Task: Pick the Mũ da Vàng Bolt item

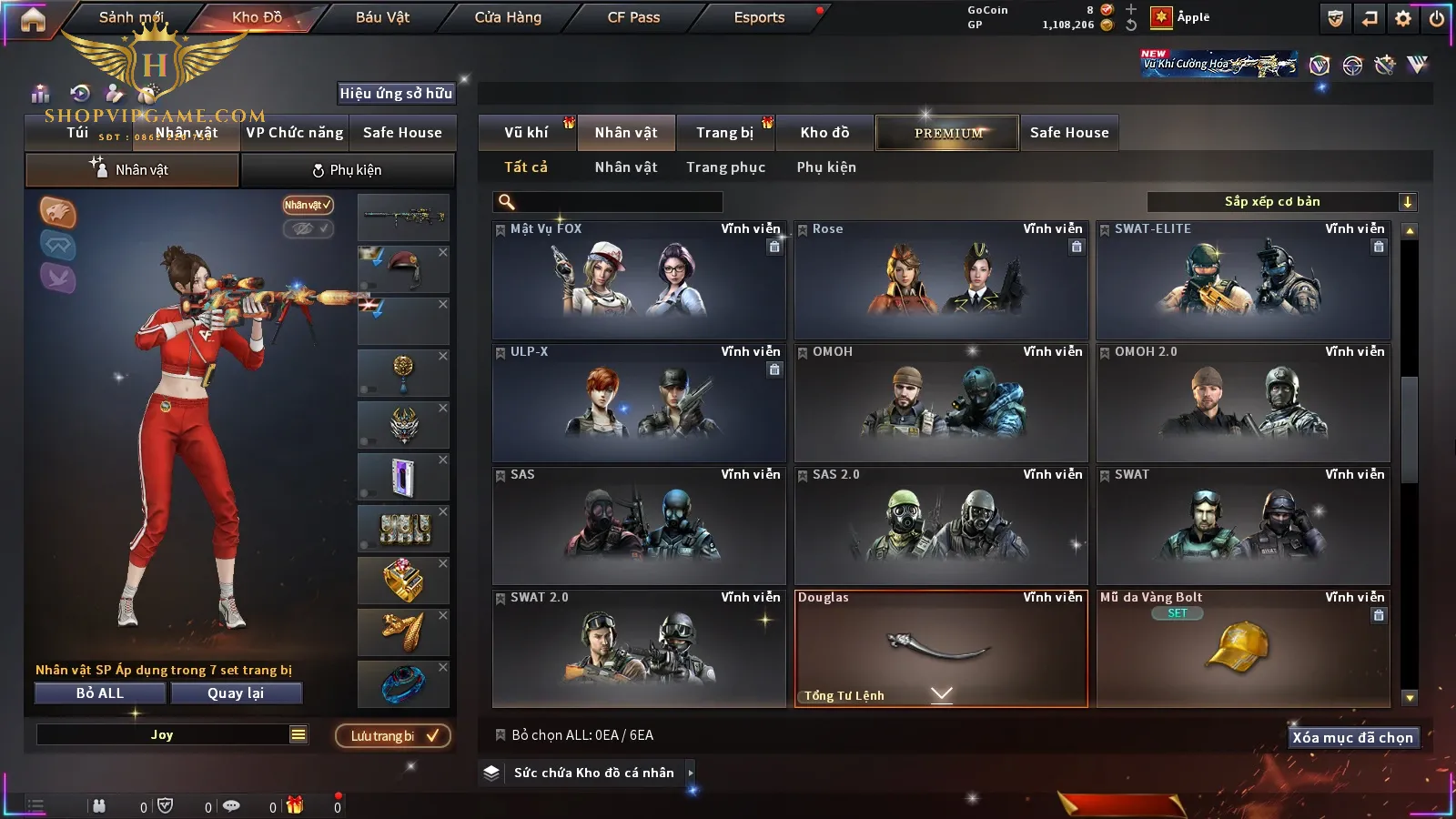Action: coord(1243,648)
